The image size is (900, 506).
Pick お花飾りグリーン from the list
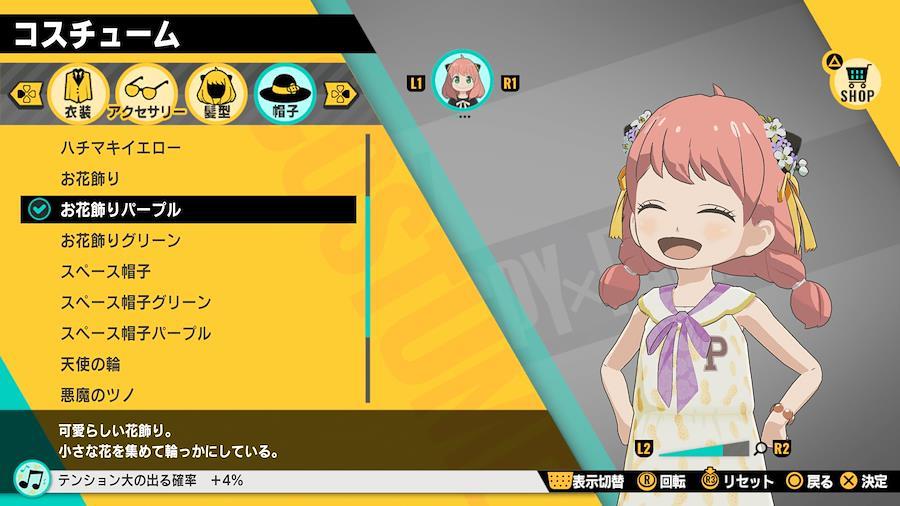[x=120, y=240]
